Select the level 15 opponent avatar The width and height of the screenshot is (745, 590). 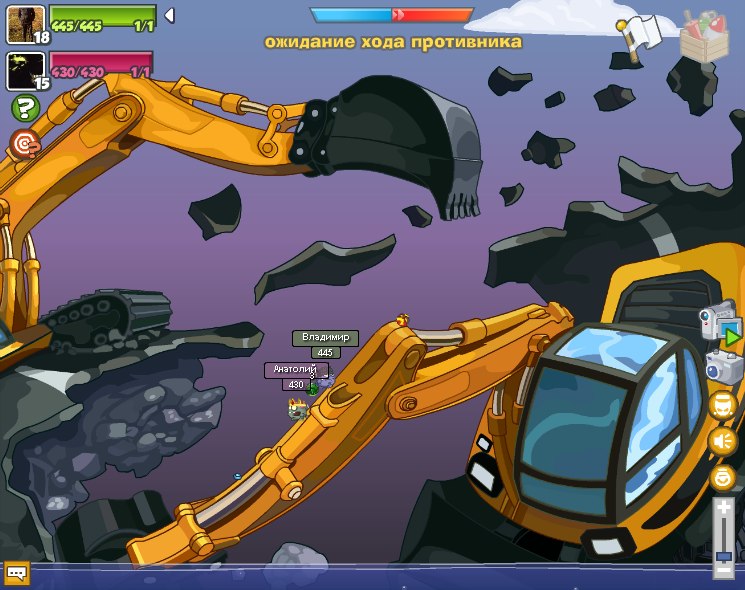pyautogui.click(x=24, y=70)
